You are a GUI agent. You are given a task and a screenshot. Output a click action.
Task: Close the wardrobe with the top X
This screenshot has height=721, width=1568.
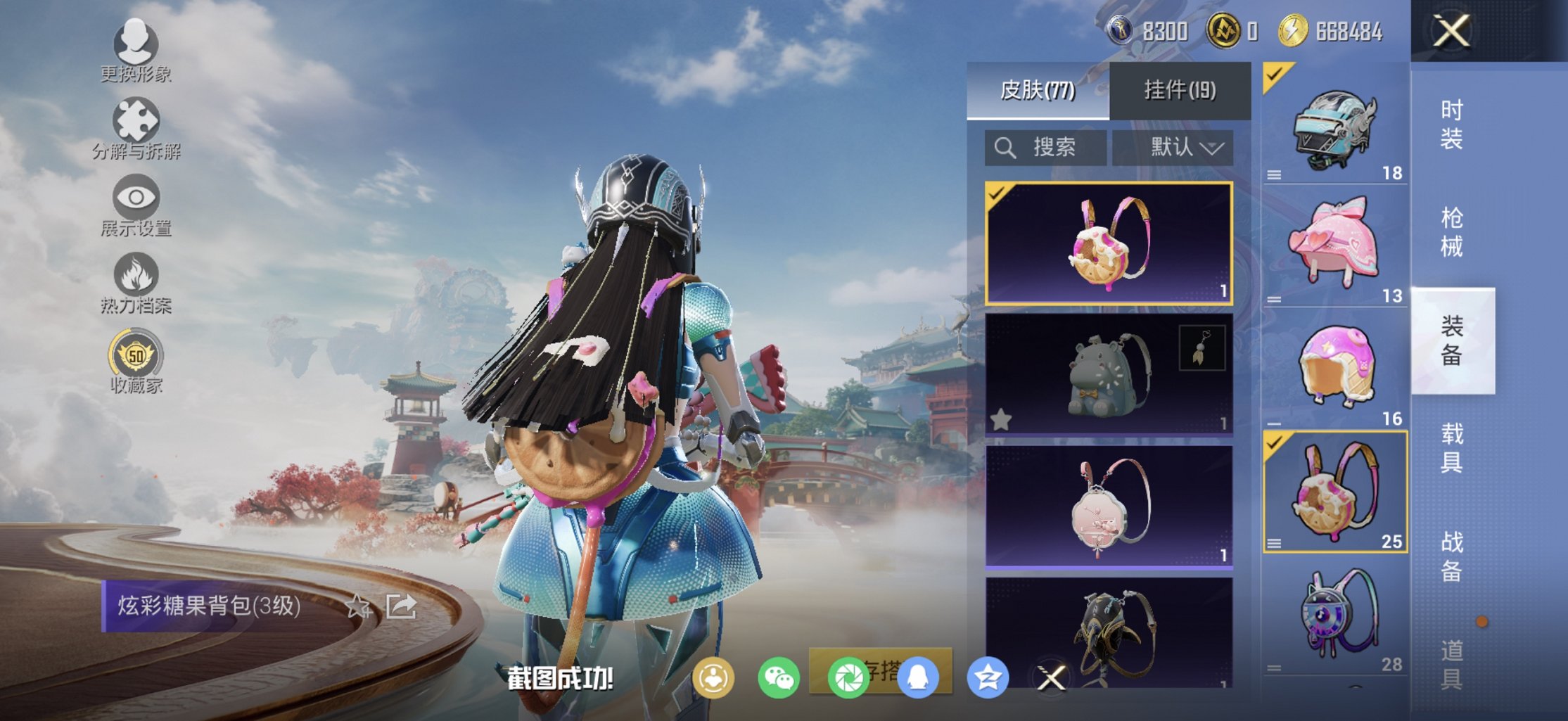(x=1451, y=31)
